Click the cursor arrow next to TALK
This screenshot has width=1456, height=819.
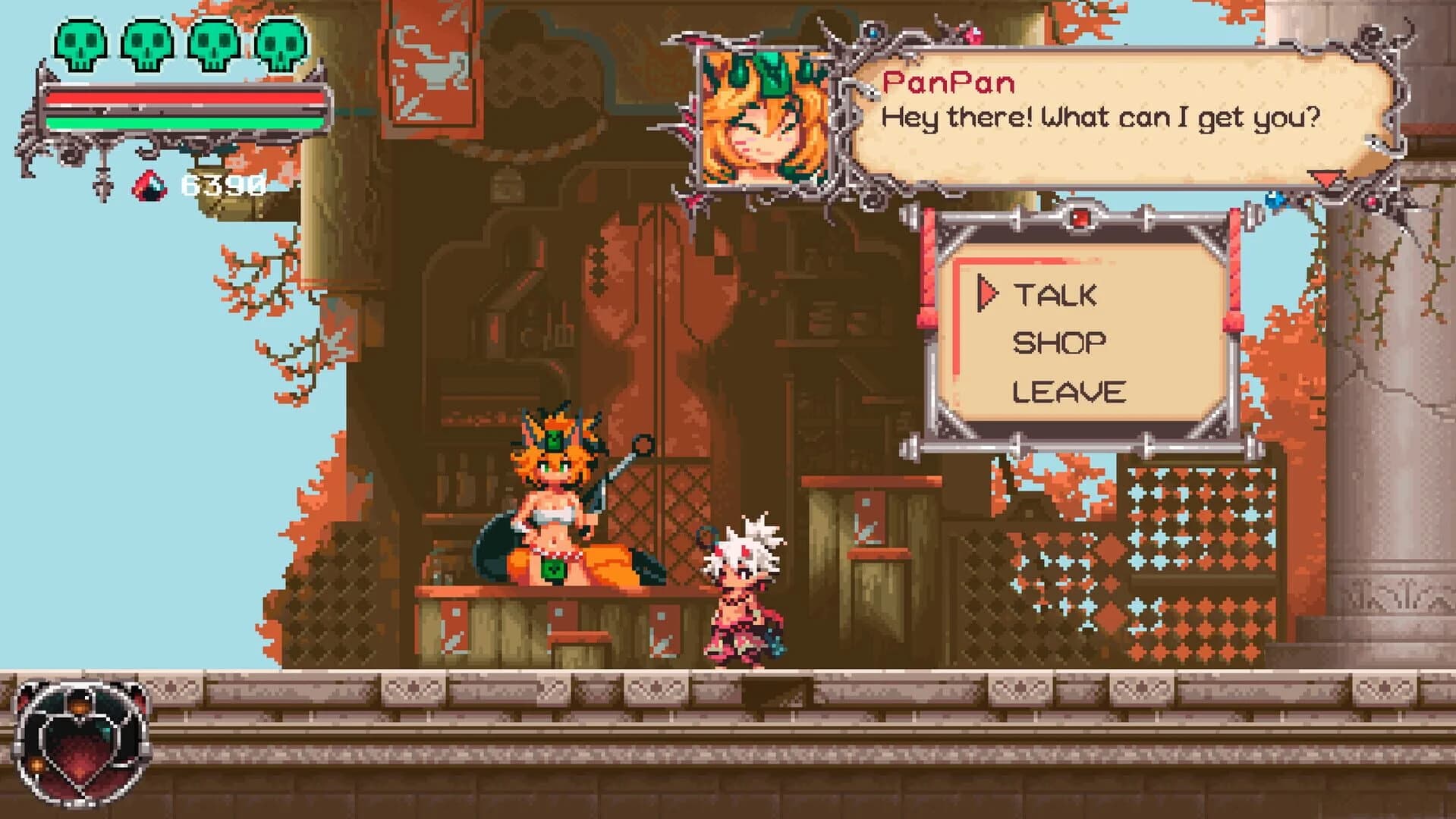[x=989, y=290]
